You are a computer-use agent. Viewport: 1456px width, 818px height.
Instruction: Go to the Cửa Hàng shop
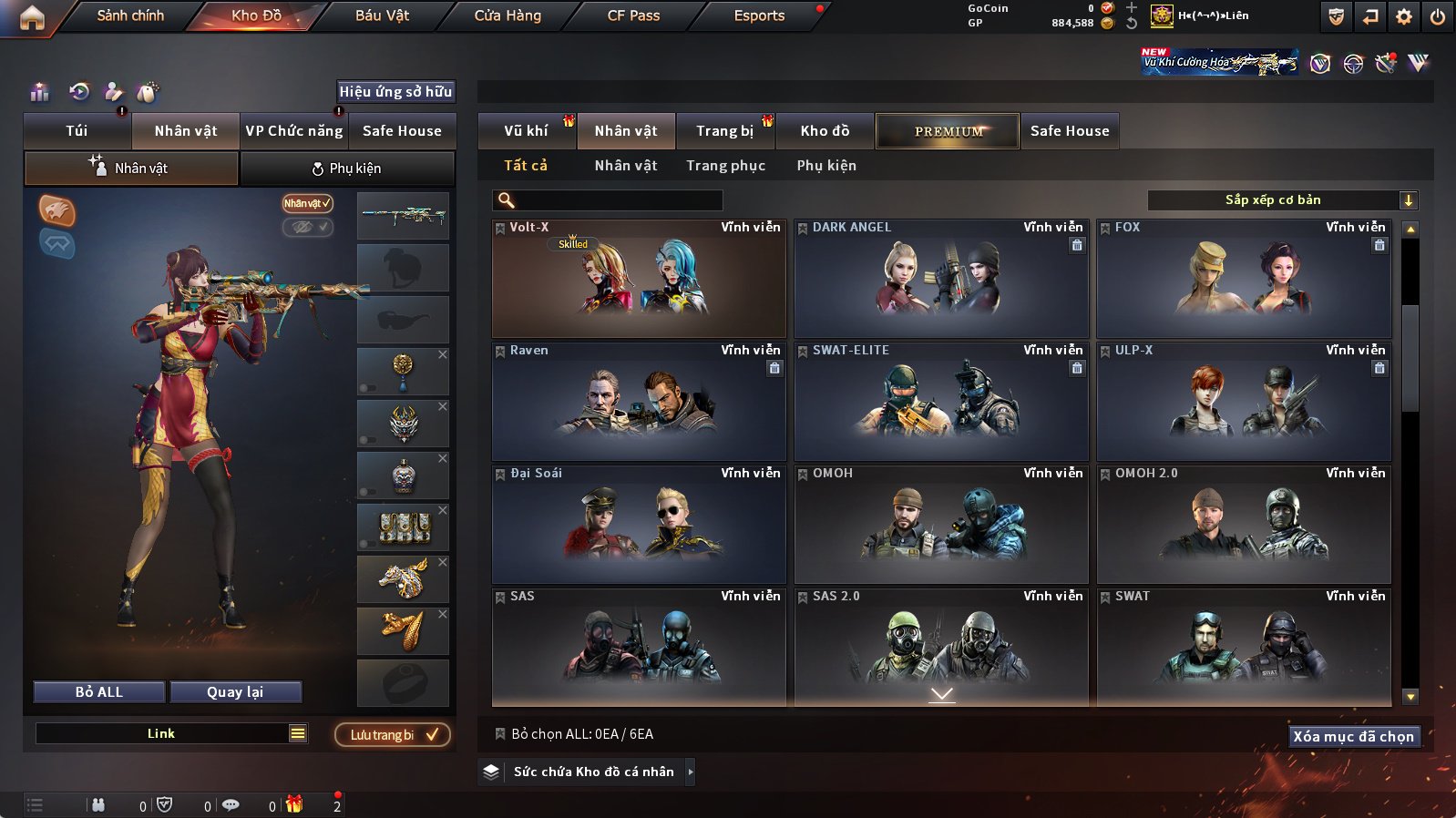pos(508,15)
